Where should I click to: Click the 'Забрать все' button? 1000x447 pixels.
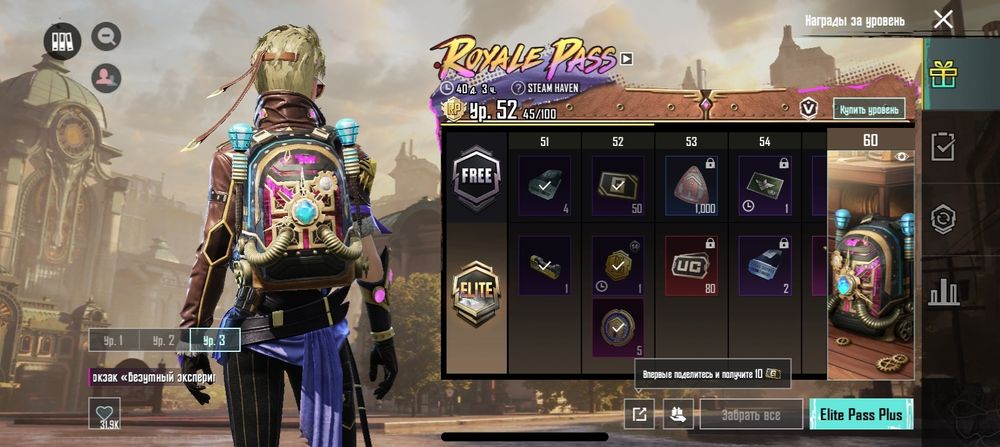click(x=751, y=413)
